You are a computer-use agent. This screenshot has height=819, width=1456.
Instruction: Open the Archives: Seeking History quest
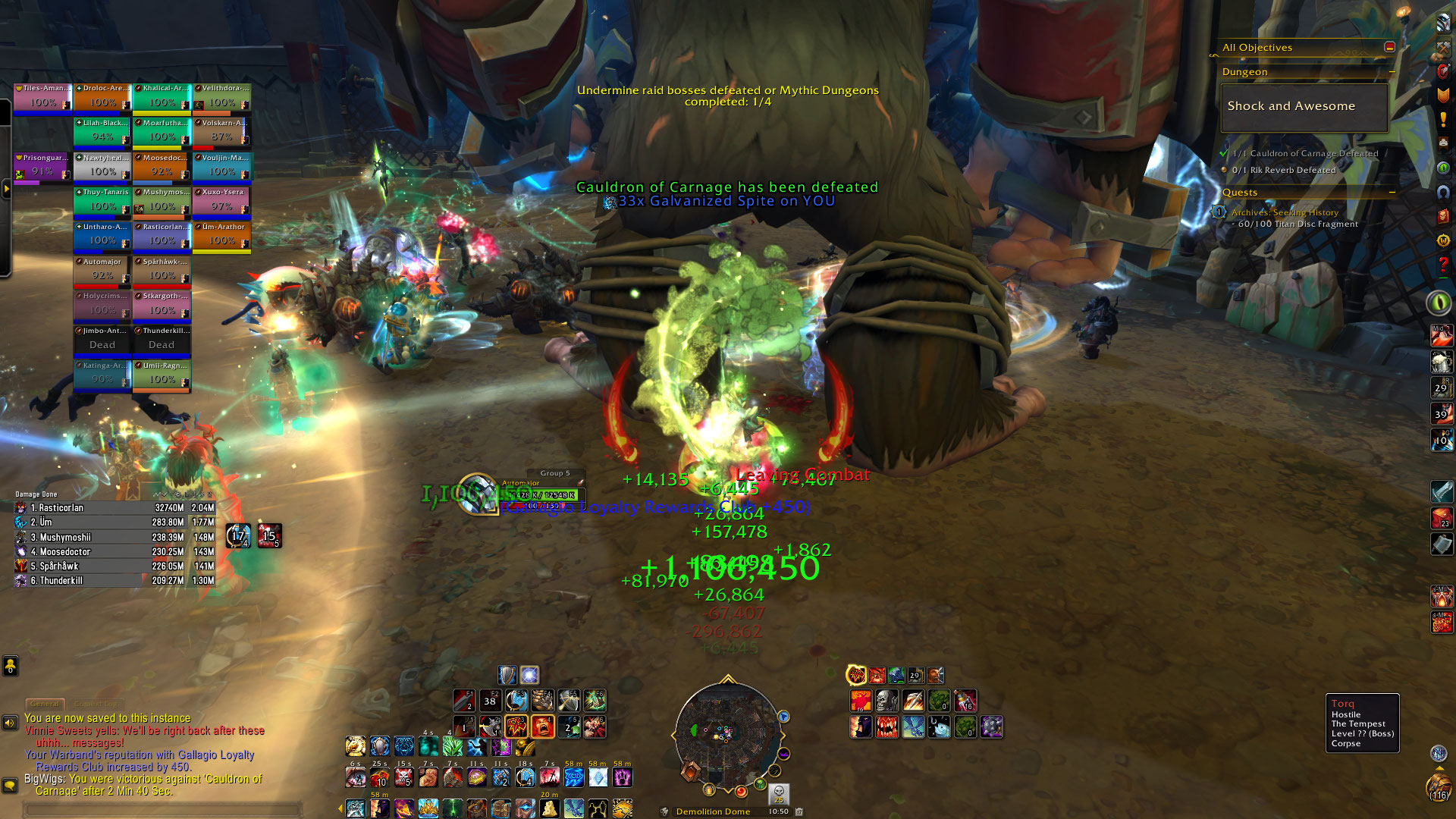[x=1285, y=212]
